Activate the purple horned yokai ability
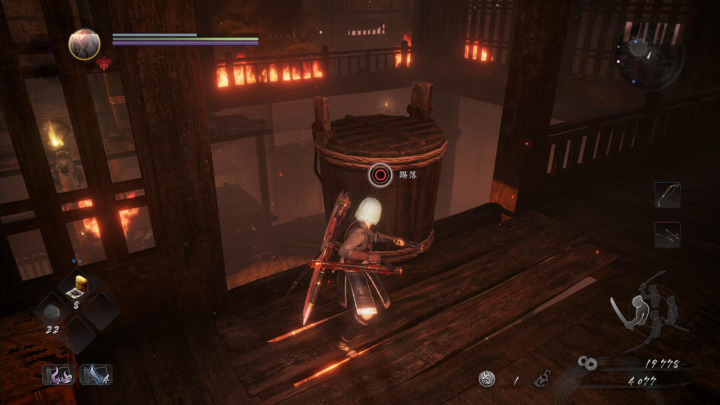 pyautogui.click(x=57, y=375)
